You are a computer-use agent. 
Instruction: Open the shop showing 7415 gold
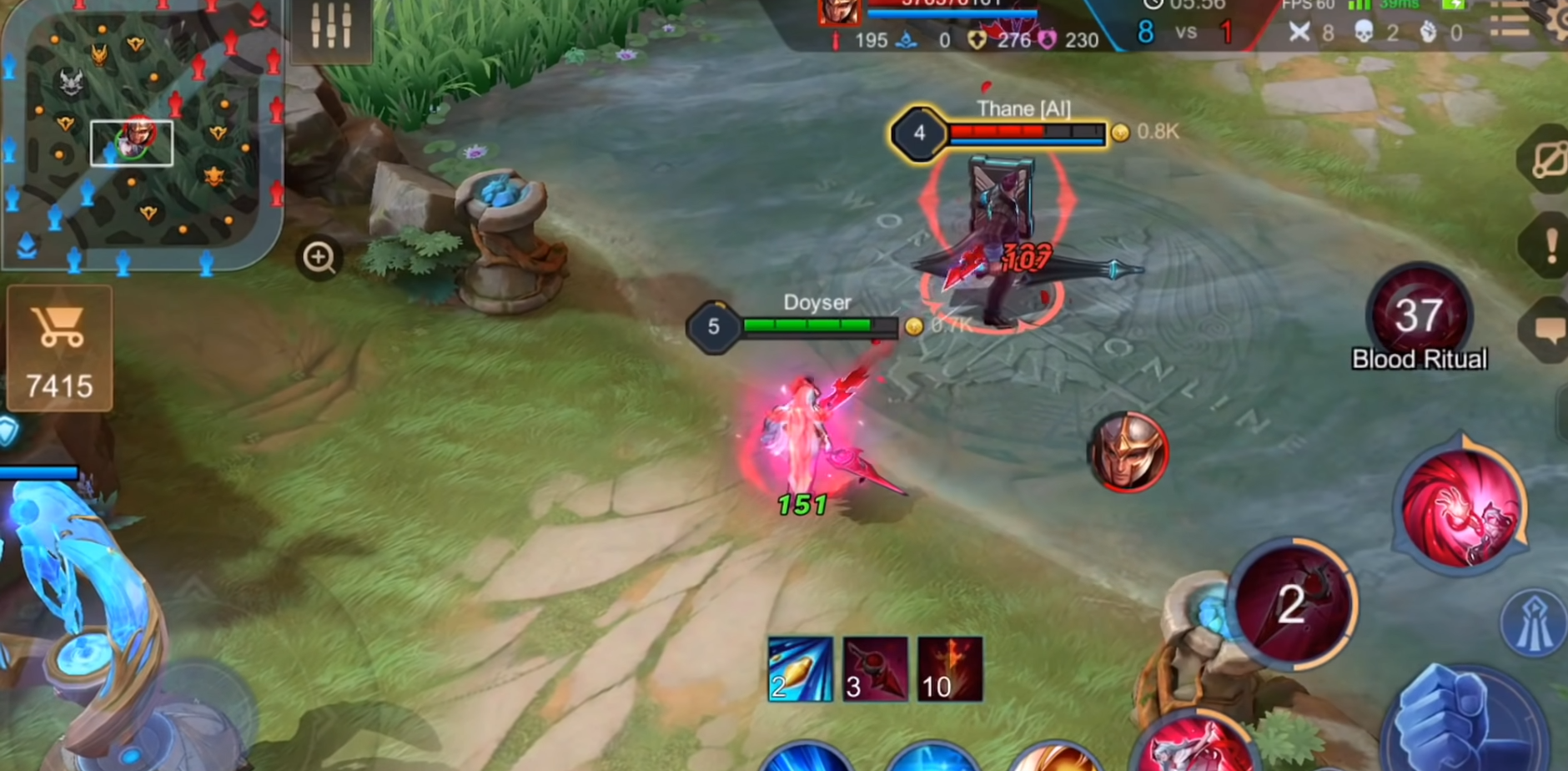(x=59, y=347)
